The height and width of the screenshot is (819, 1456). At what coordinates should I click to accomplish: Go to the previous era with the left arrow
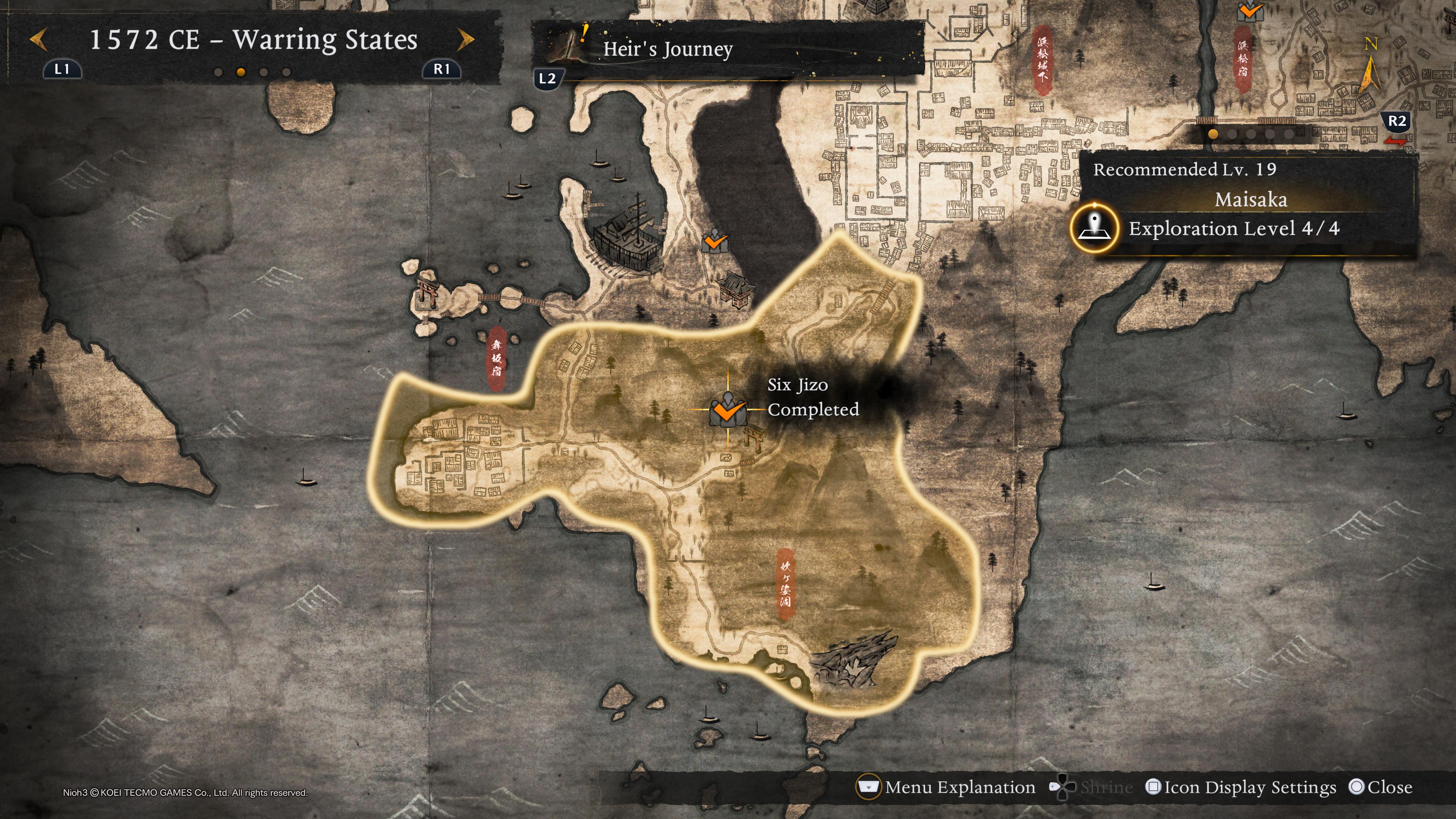(x=38, y=39)
